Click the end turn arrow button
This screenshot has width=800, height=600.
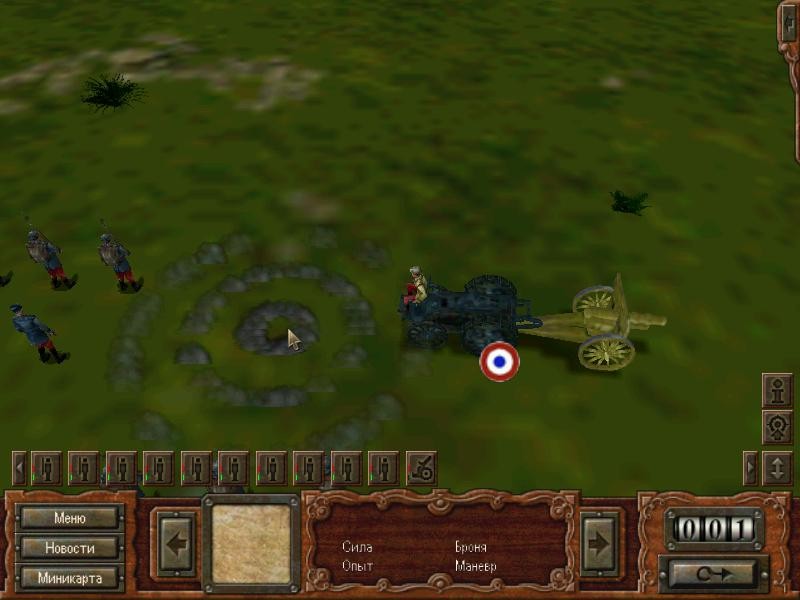click(713, 573)
